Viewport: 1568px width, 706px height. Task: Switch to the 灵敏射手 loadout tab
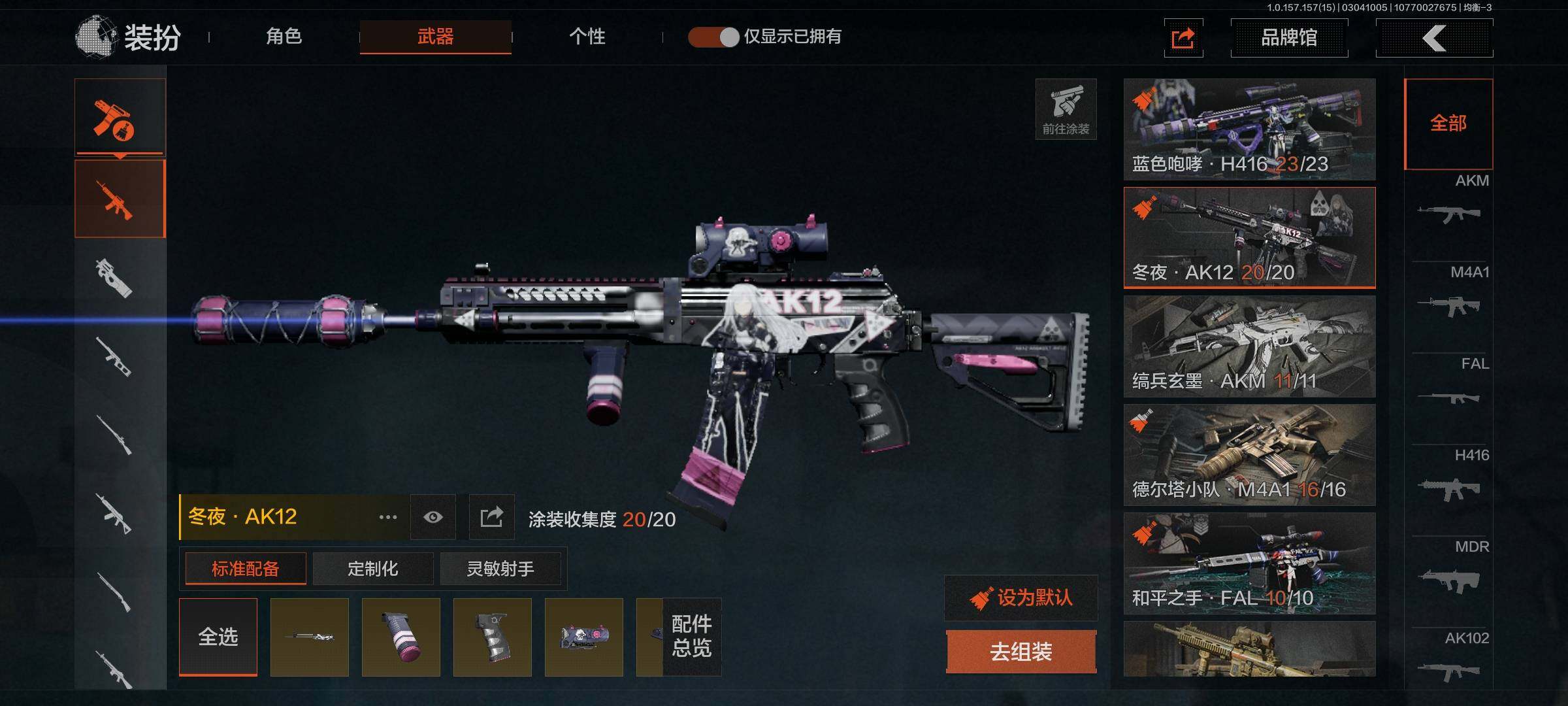tap(500, 569)
